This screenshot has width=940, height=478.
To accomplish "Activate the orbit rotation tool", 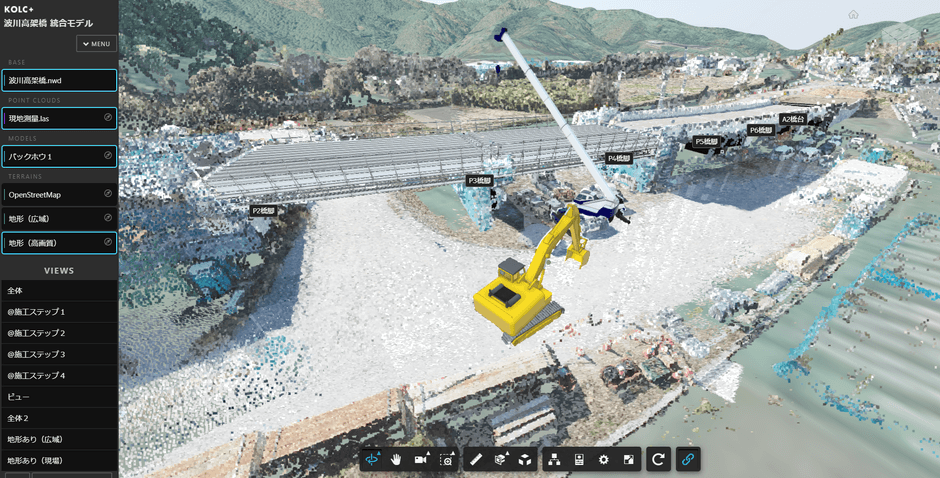I will (x=374, y=459).
